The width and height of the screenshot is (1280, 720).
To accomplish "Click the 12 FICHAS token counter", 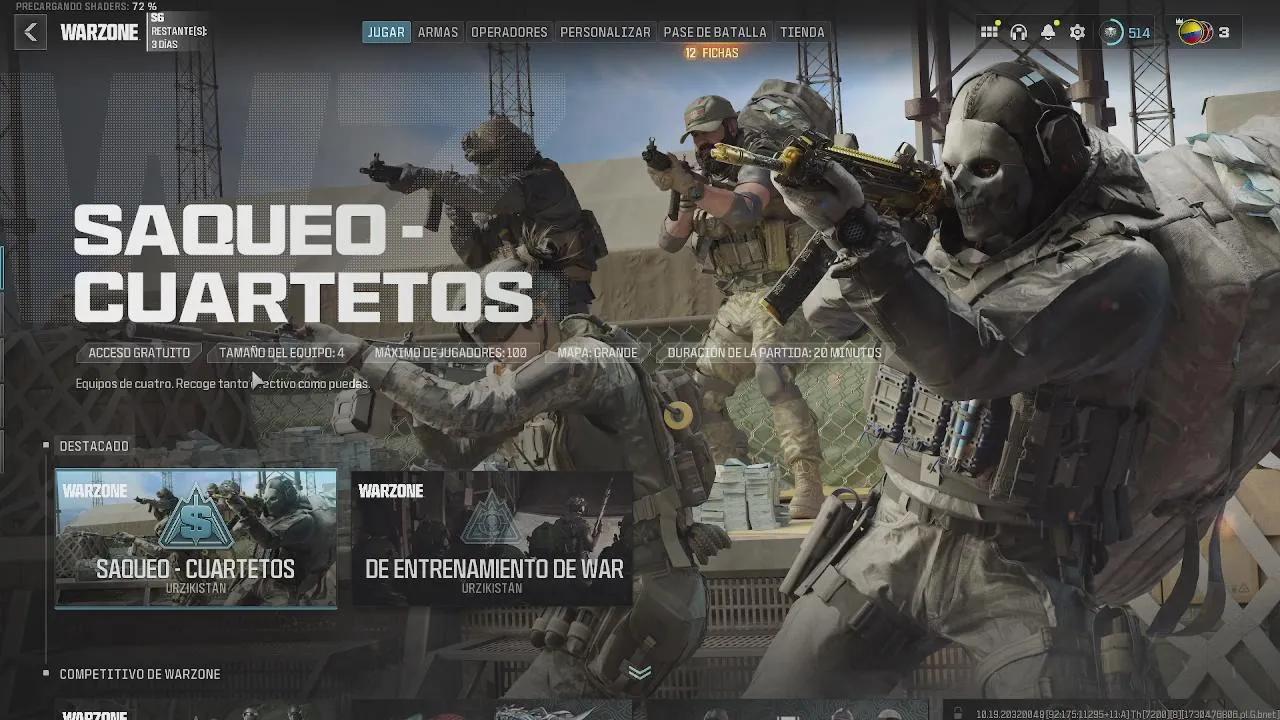I will coord(714,52).
